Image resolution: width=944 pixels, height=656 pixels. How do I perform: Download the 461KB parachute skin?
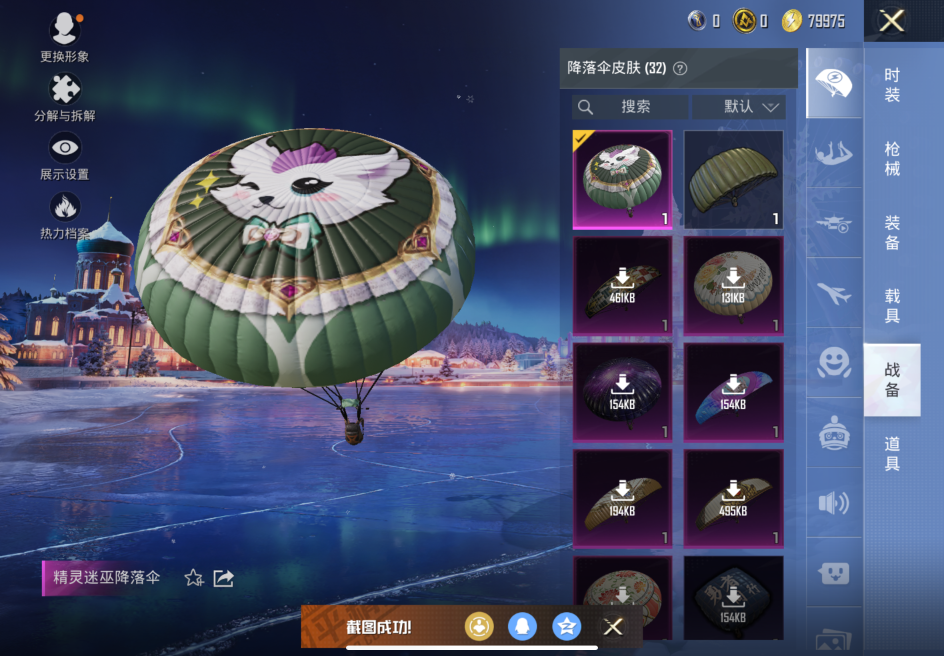(622, 285)
